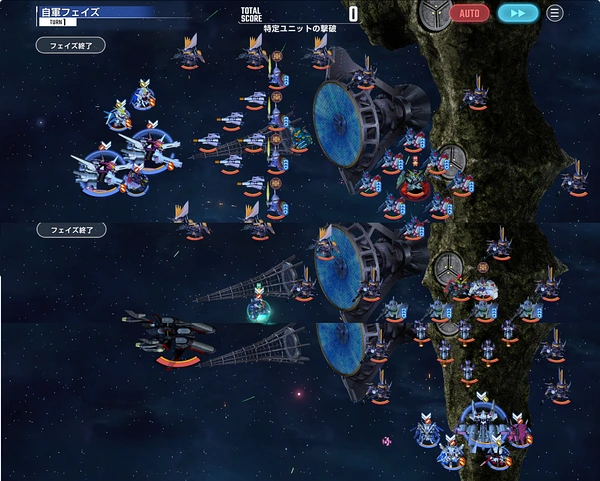Open the round hamburger menu
The image size is (600, 481).
coord(554,13)
